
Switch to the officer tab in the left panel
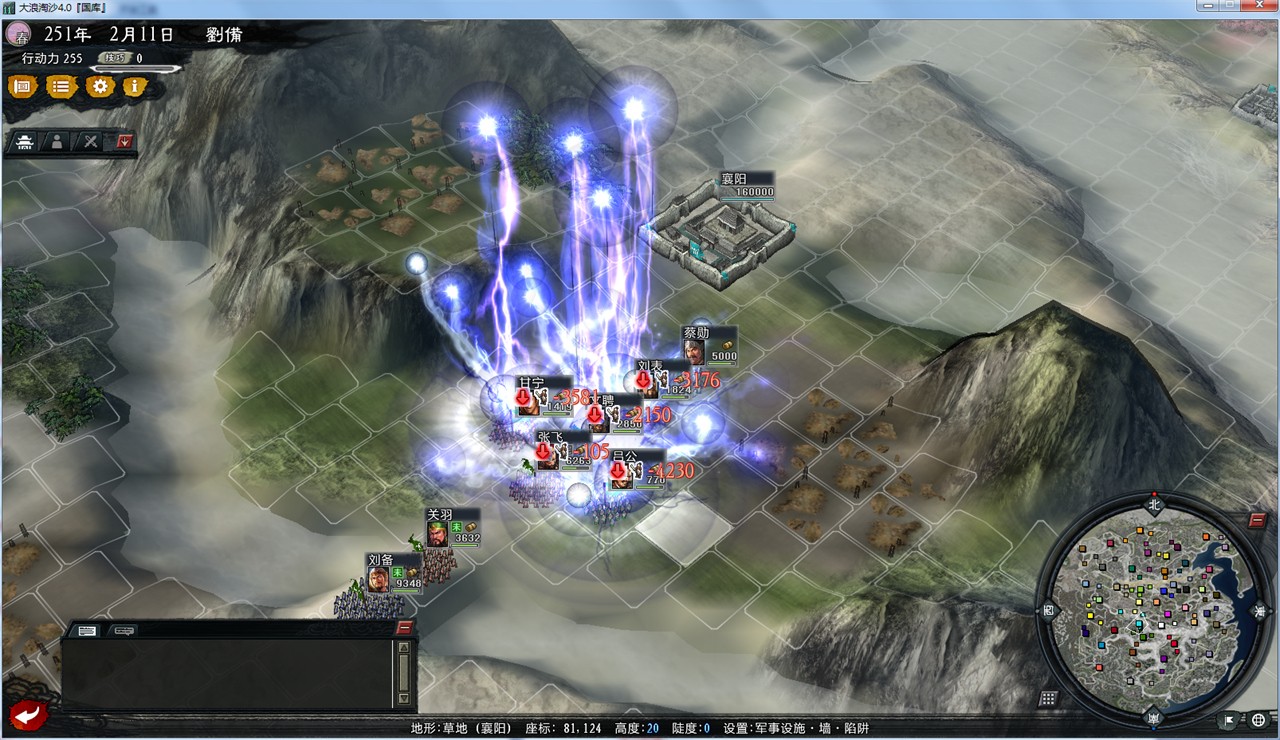point(57,141)
